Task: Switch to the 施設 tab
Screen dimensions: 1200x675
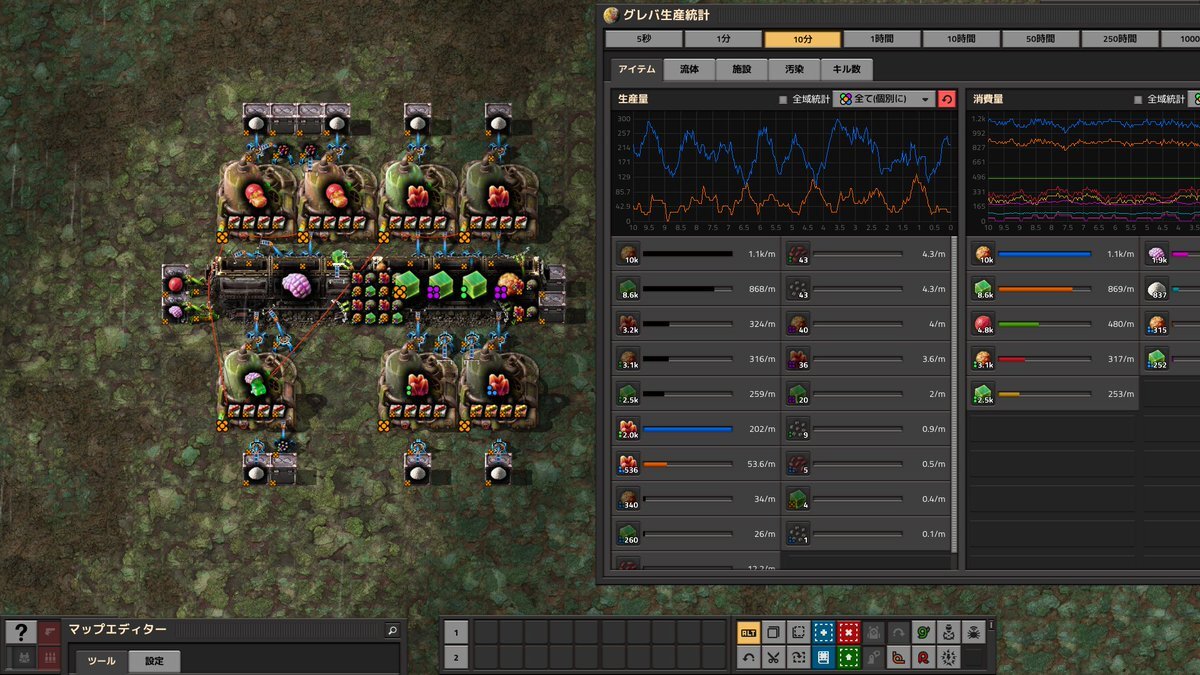Action: 742,70
